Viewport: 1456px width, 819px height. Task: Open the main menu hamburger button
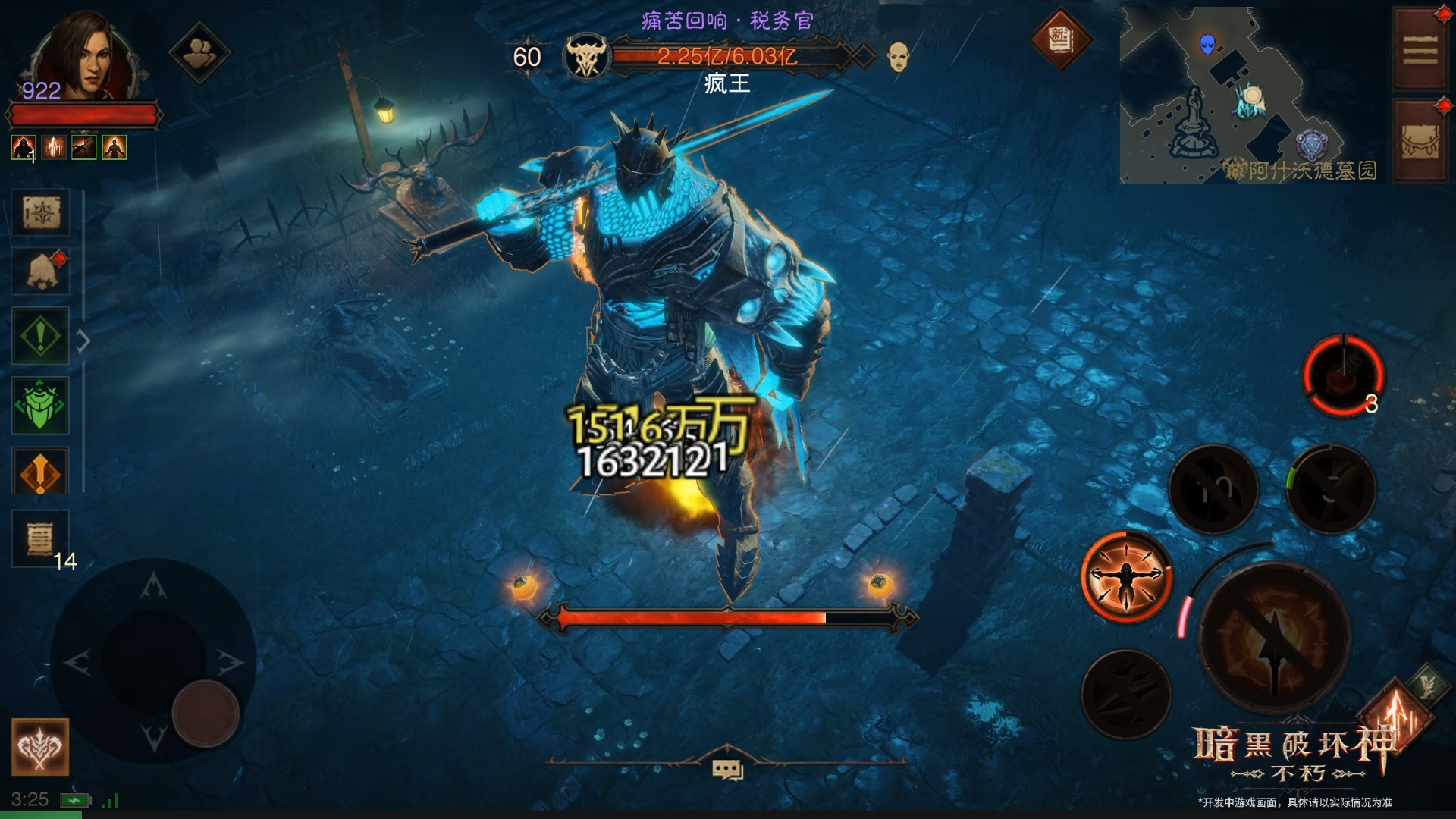point(1420,50)
